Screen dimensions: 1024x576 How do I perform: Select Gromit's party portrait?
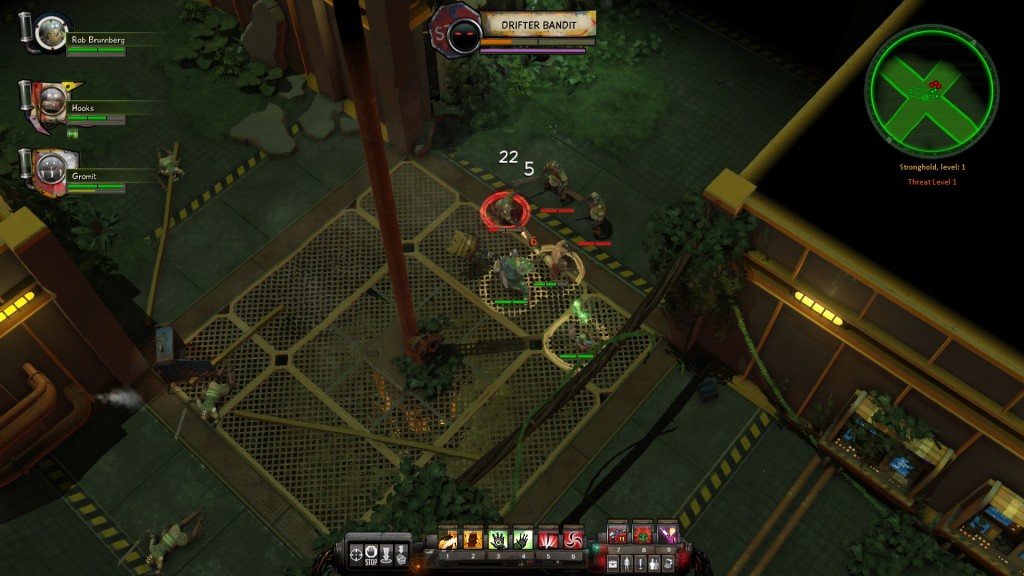click(45, 166)
